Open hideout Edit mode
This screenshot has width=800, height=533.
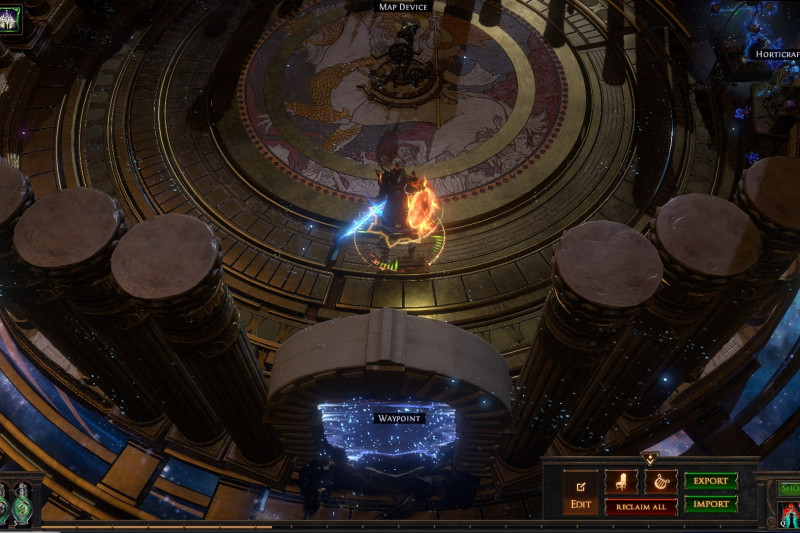(581, 492)
